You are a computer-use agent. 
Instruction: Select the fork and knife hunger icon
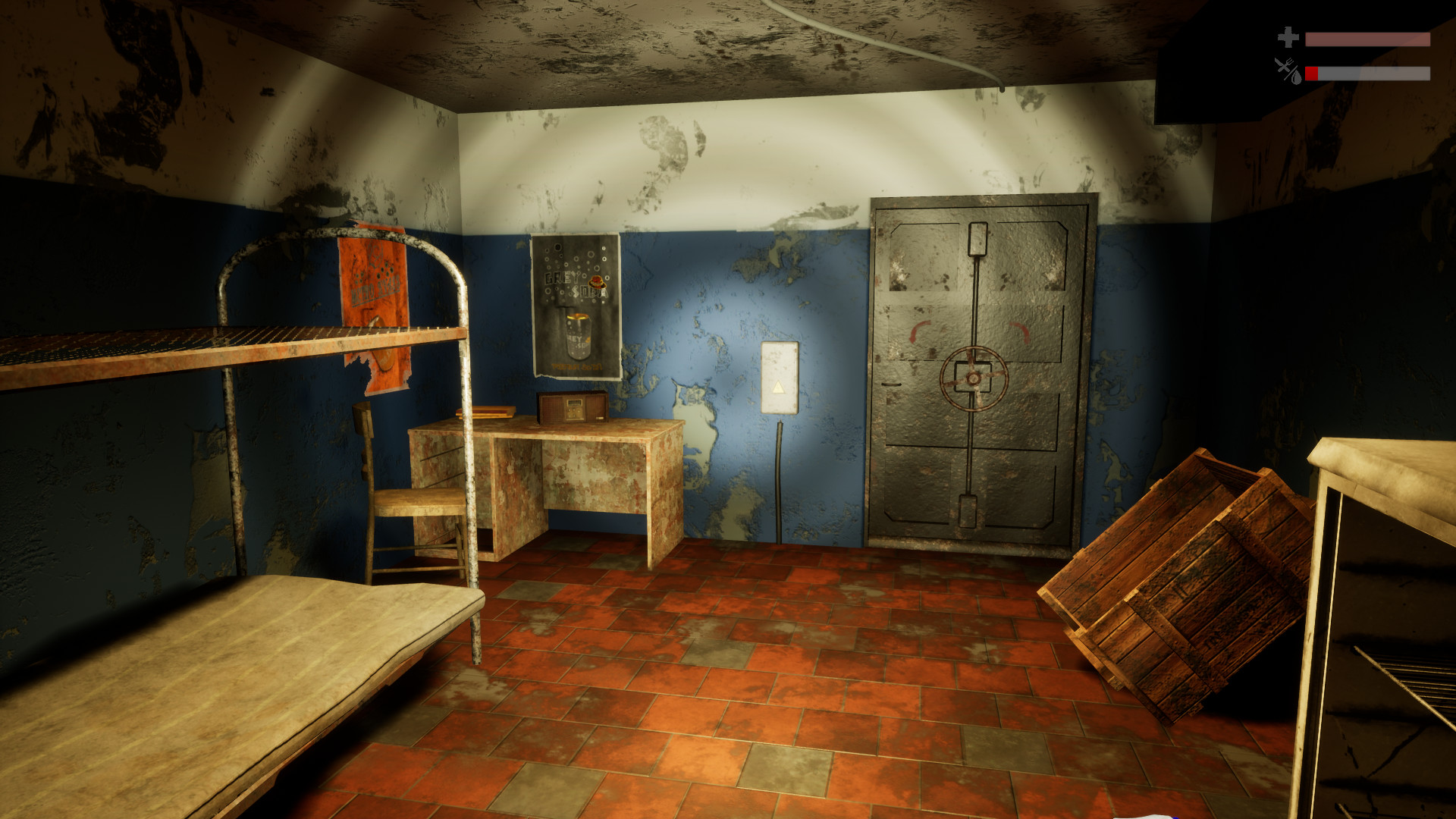pyautogui.click(x=1285, y=65)
